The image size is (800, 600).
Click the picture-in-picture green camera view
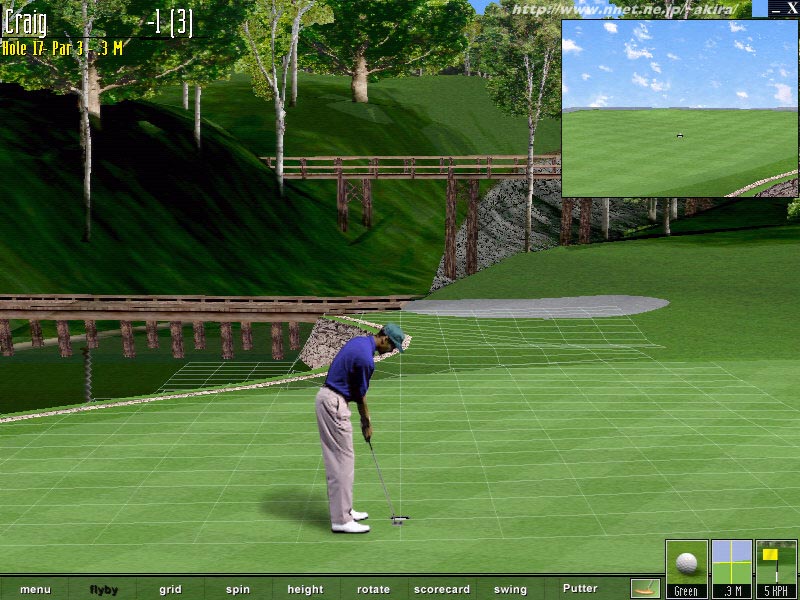[679, 108]
